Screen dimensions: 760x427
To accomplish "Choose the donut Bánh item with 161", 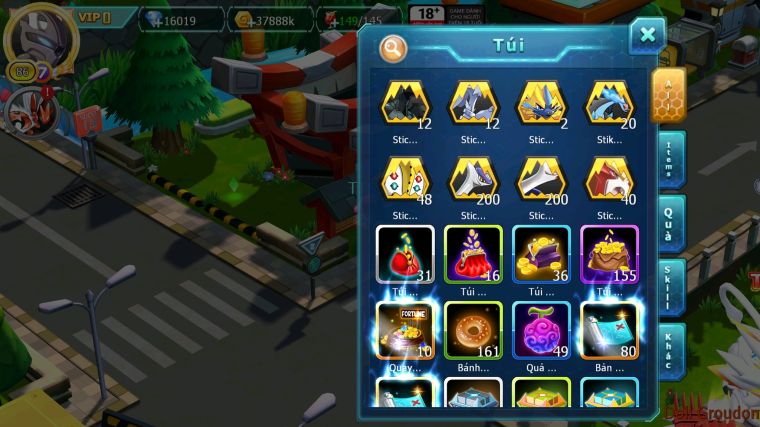I will tap(472, 330).
